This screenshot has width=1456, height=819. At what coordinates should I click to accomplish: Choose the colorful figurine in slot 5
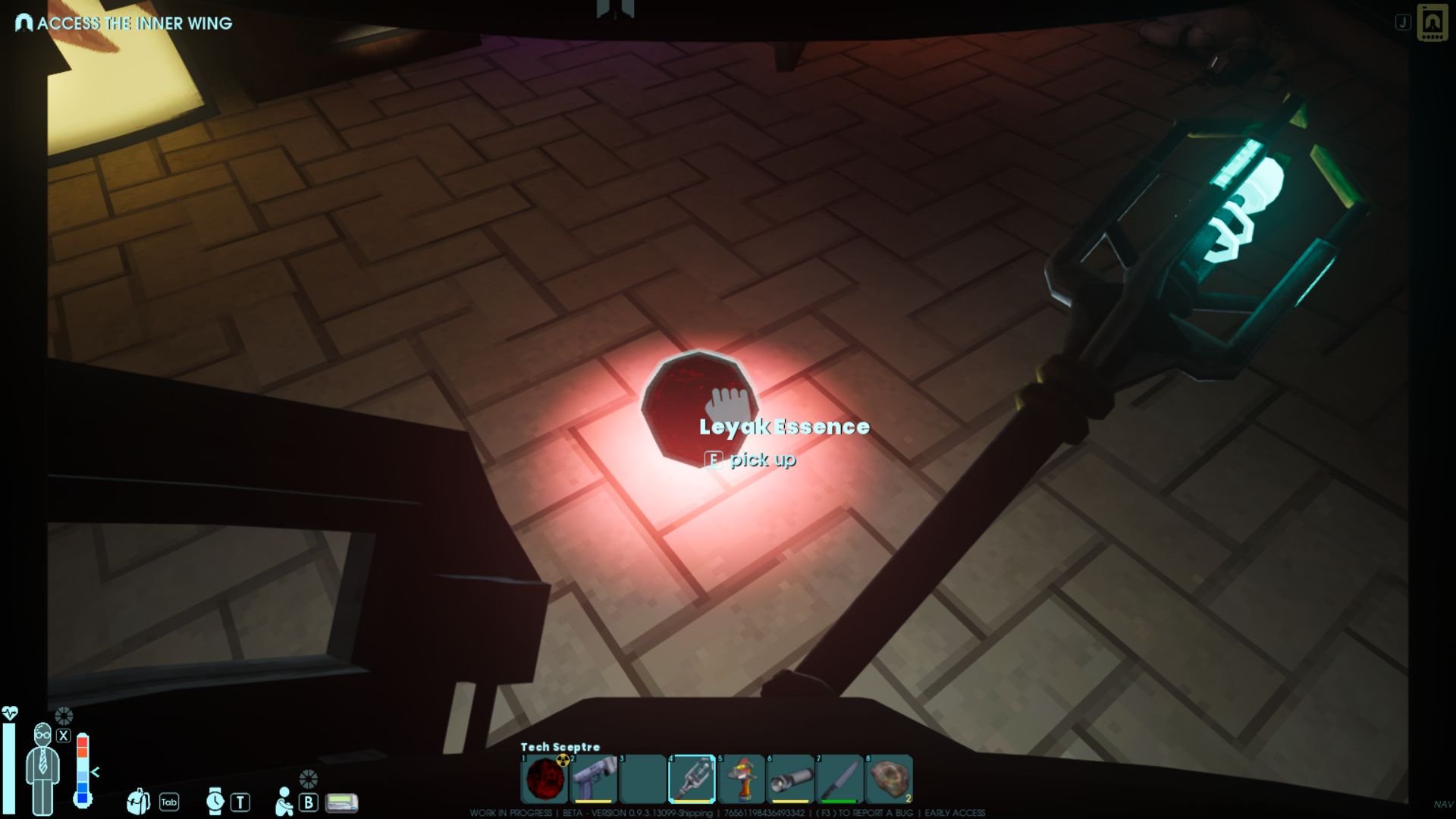[x=741, y=779]
